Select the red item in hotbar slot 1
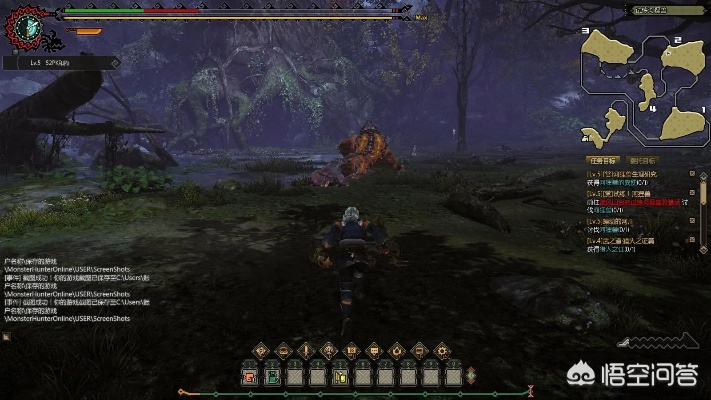 click(249, 377)
